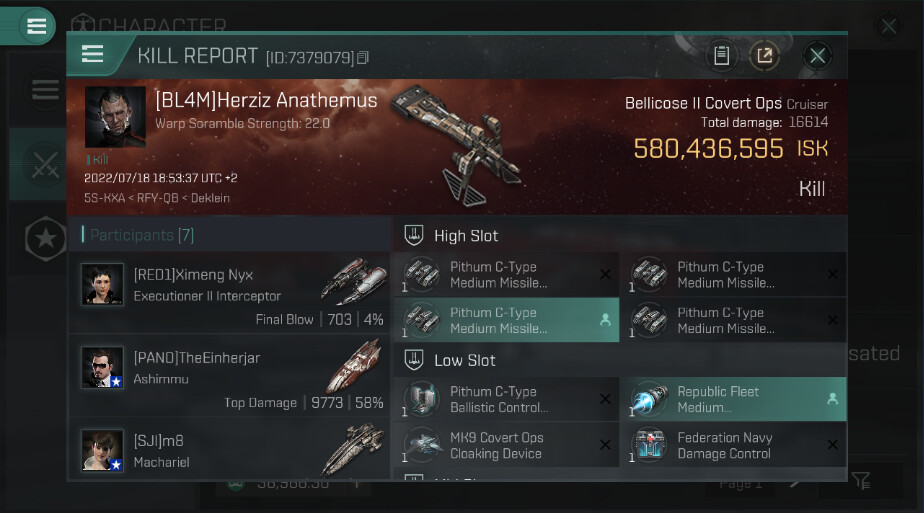
Task: Inspect the MK9 Covert Ops Cloaking Device
Action: 505,445
